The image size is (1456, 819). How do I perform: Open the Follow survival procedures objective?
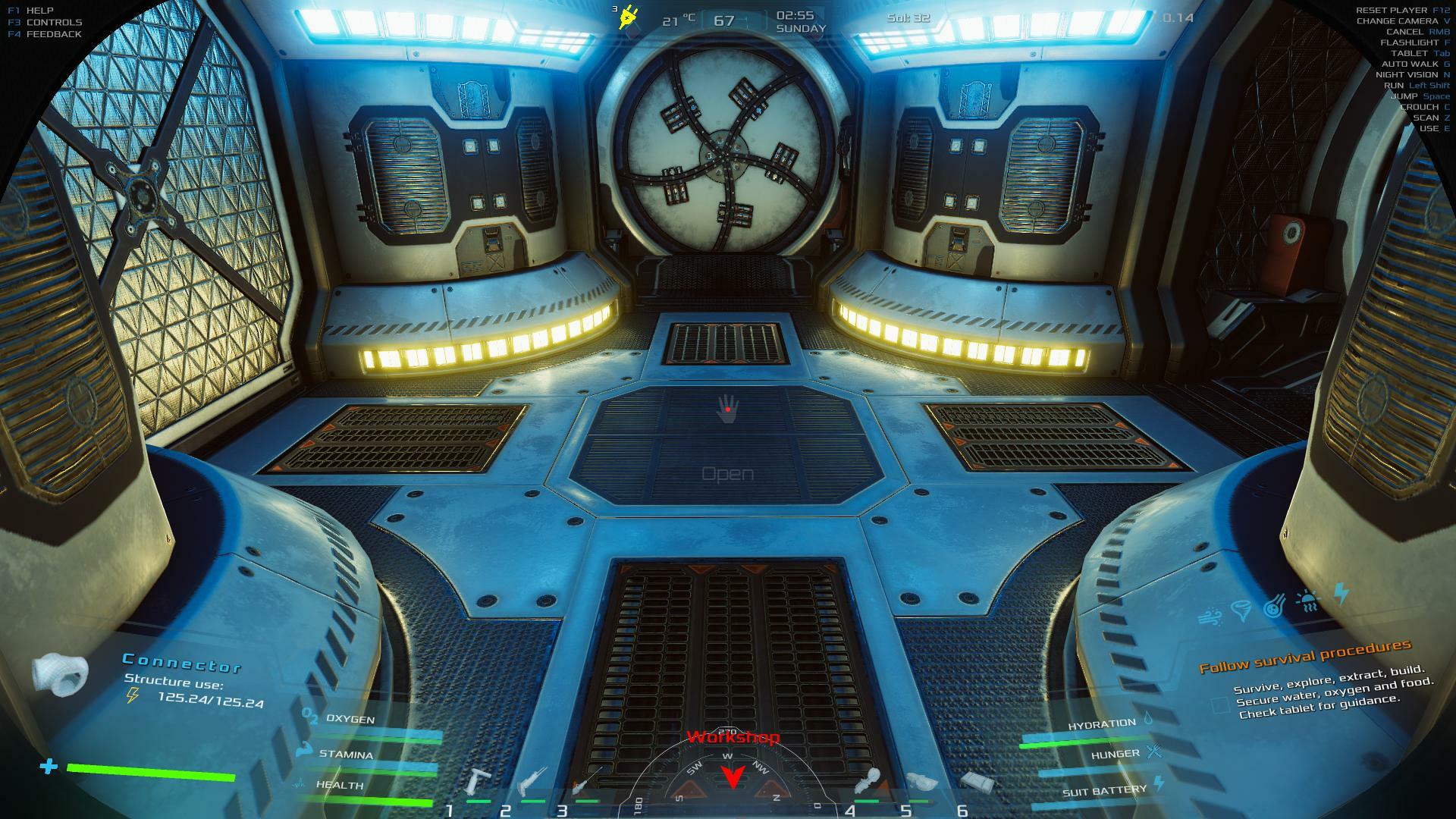[x=1304, y=657]
